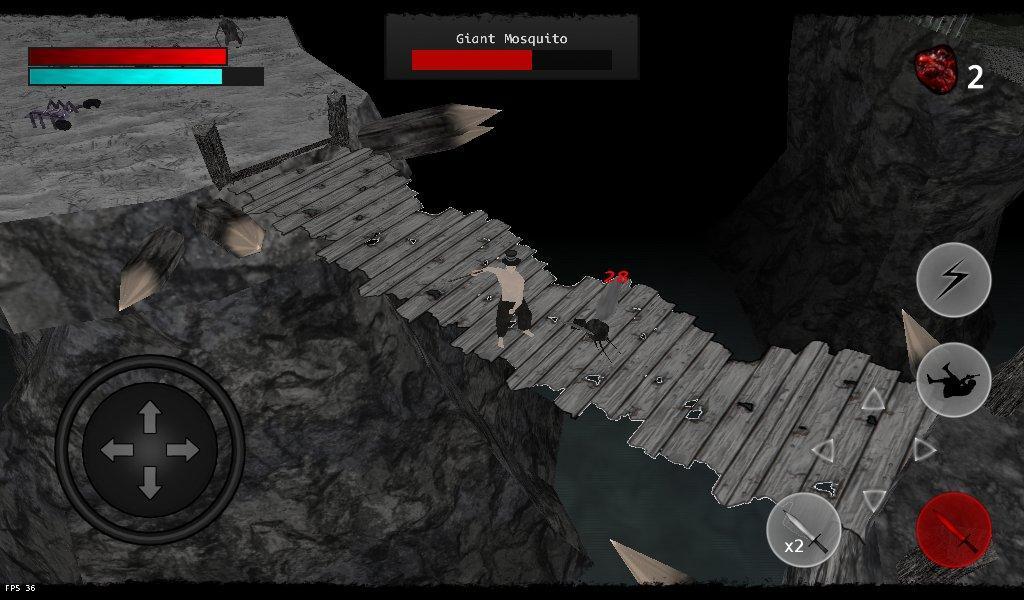Tap the lightning bolt ability button
The image size is (1024, 600).
[x=953, y=280]
